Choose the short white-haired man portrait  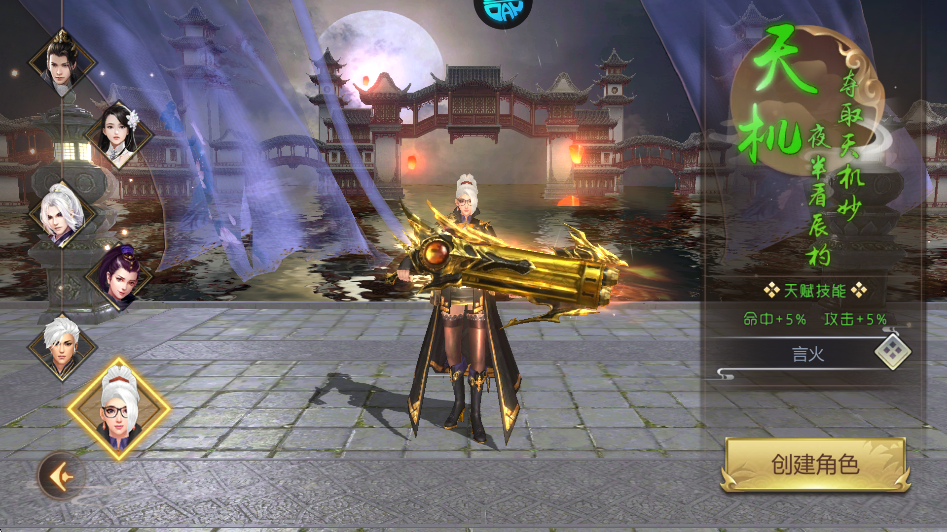click(x=62, y=346)
